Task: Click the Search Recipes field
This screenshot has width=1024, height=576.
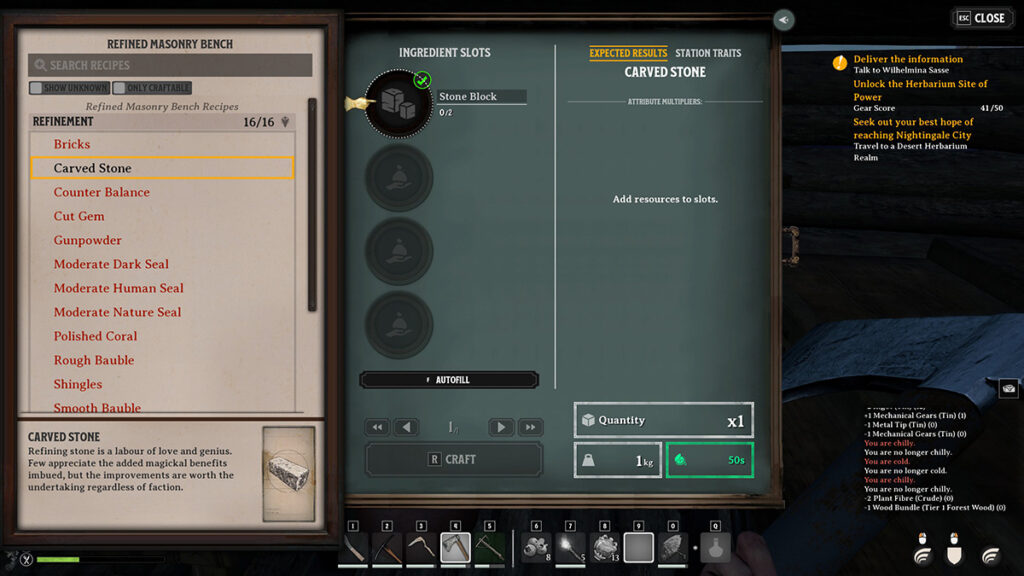Action: [x=170, y=65]
